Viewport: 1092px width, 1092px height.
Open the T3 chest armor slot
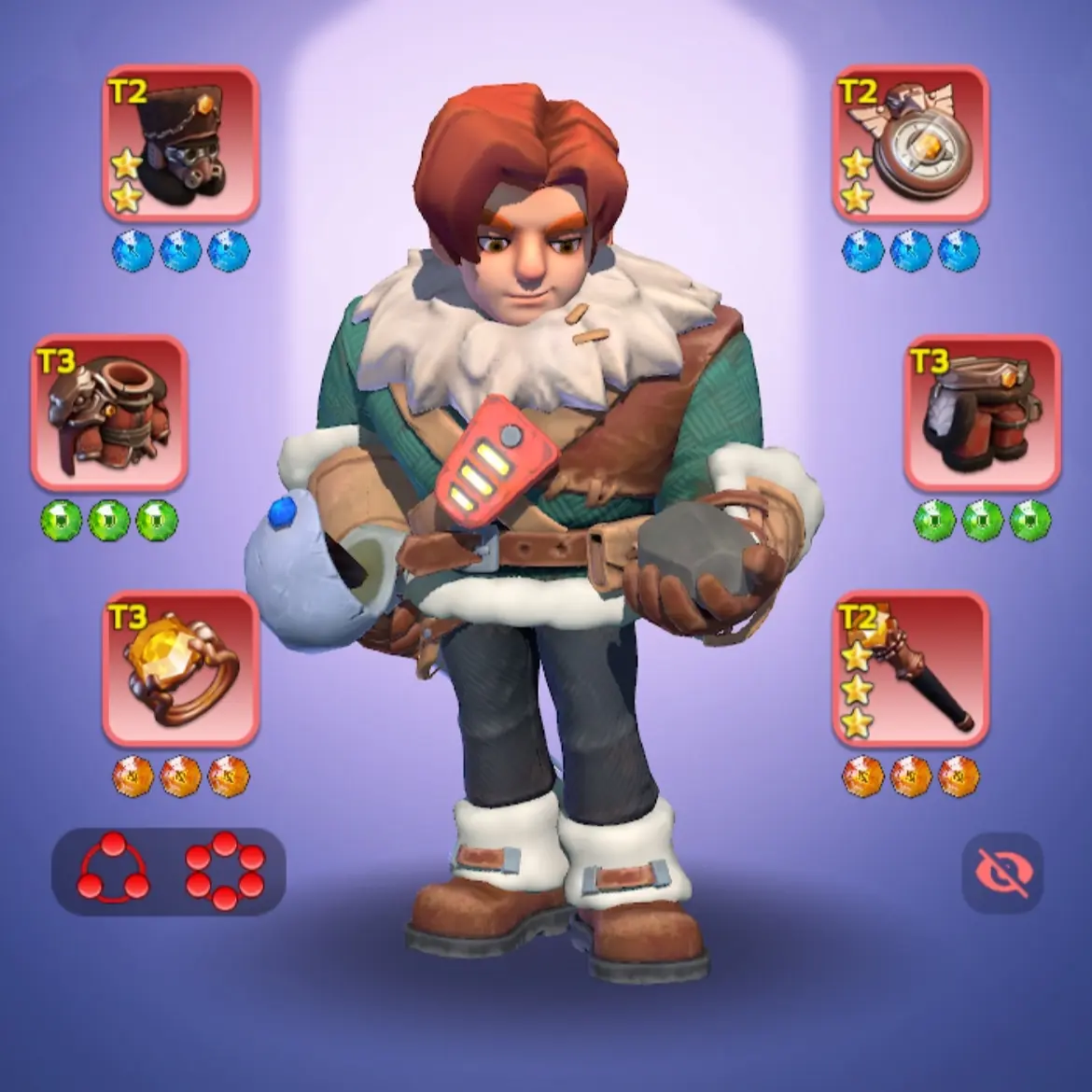[109, 413]
